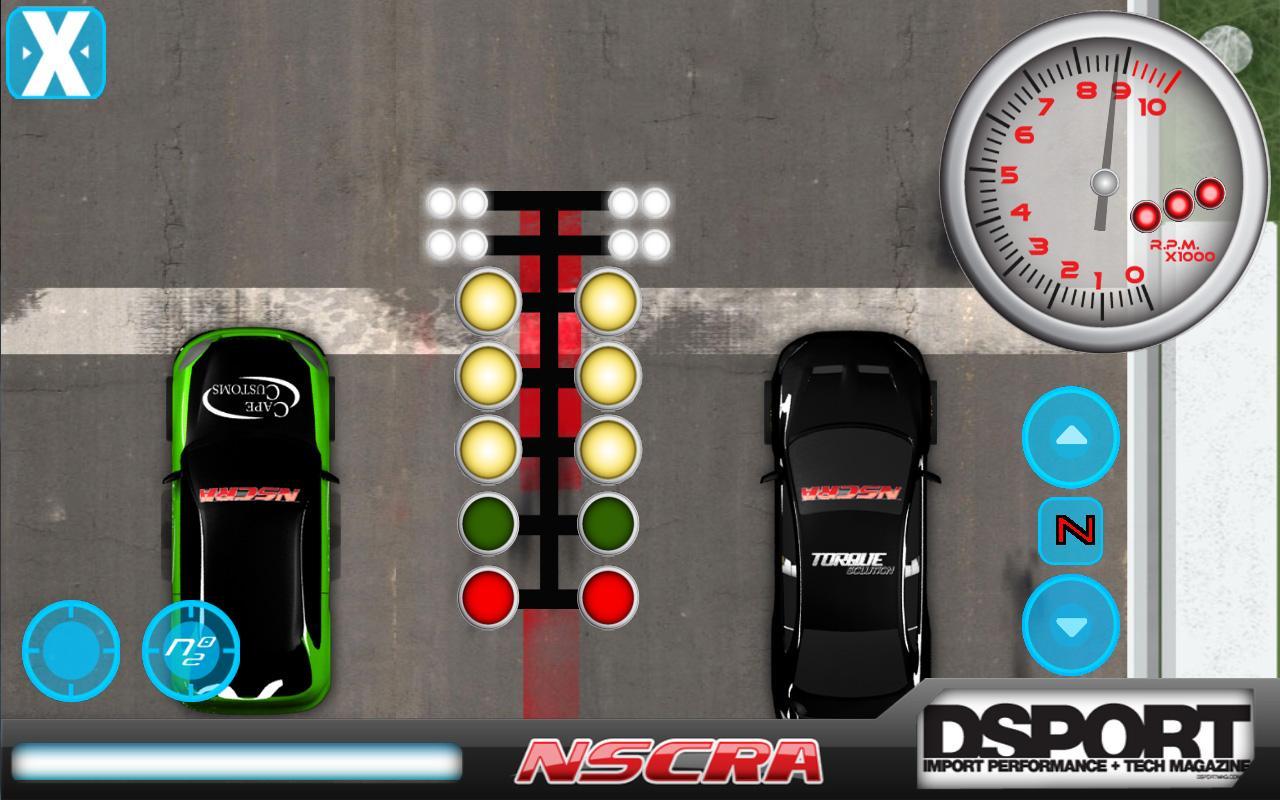Activate the N2O nitrous boost button

point(193,650)
